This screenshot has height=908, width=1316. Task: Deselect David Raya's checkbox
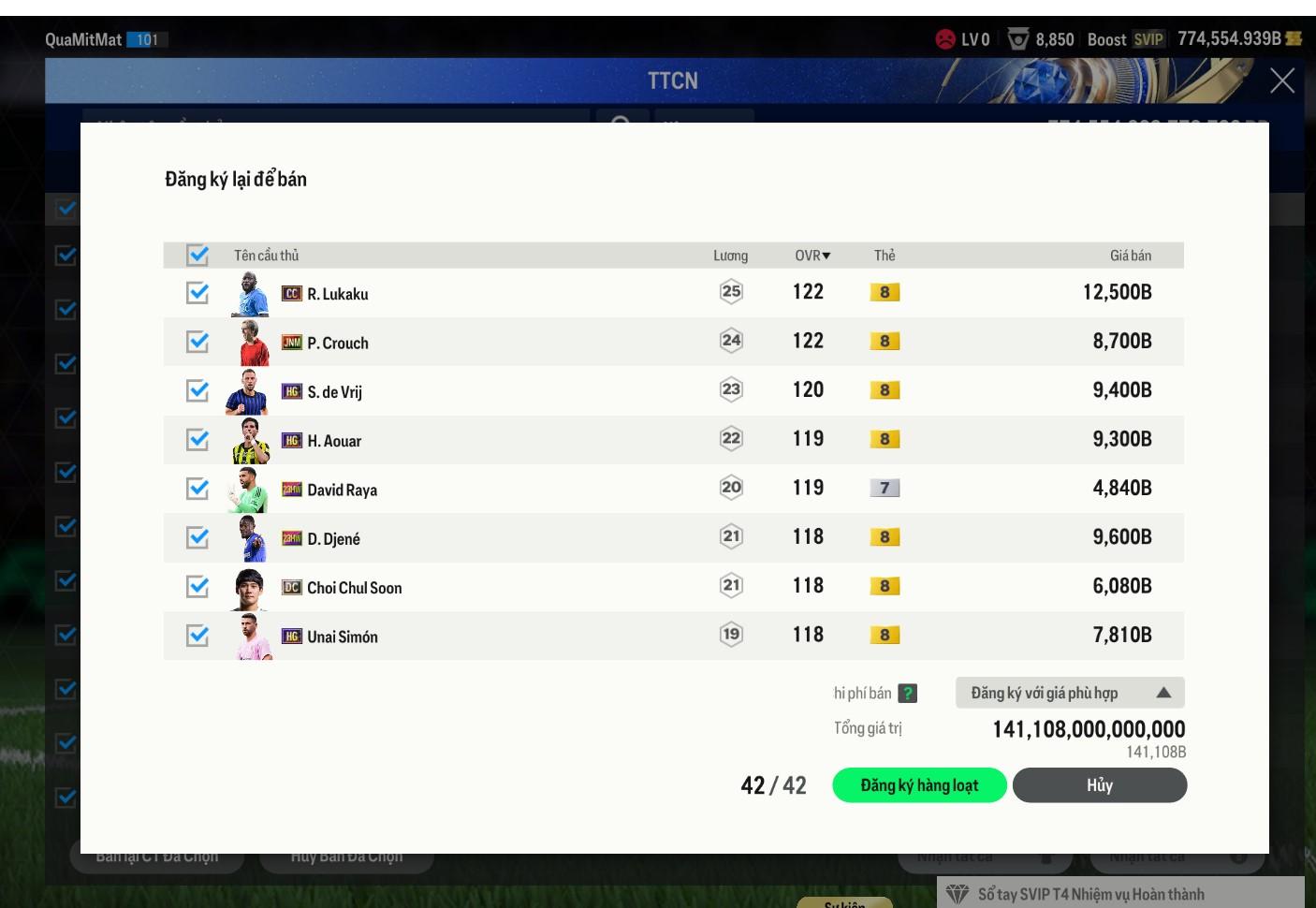(x=197, y=489)
